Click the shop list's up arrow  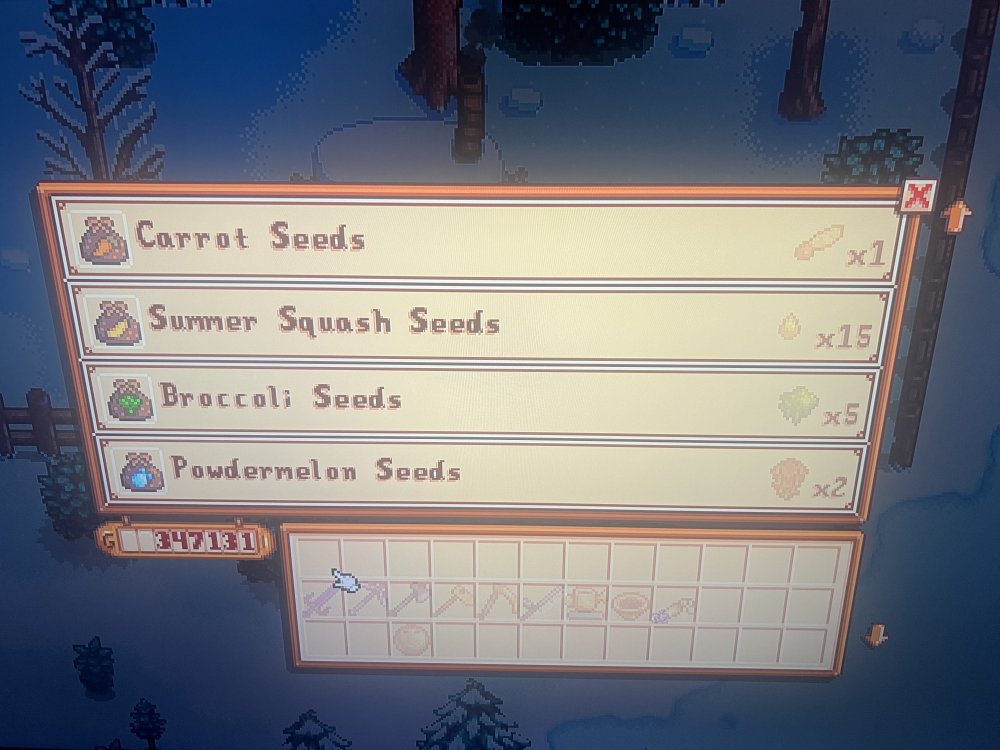click(x=955, y=215)
